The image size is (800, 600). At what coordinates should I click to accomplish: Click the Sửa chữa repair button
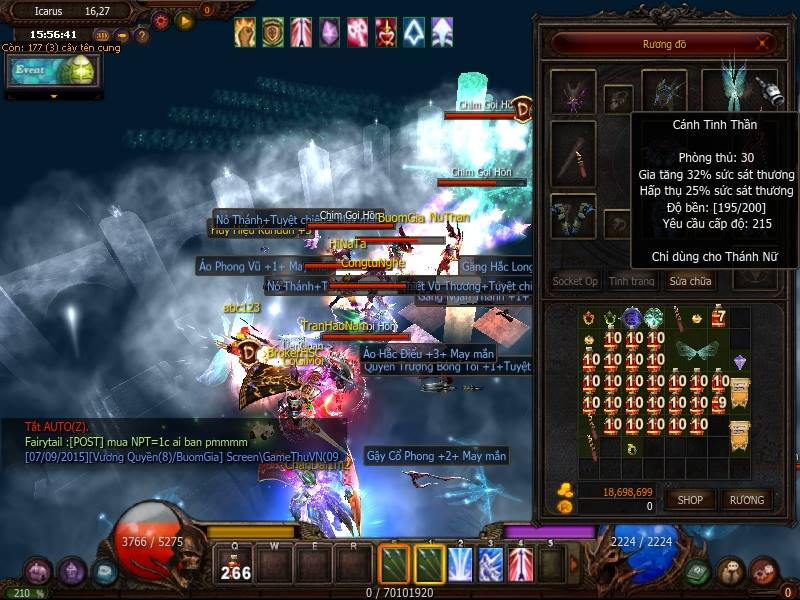tap(690, 281)
